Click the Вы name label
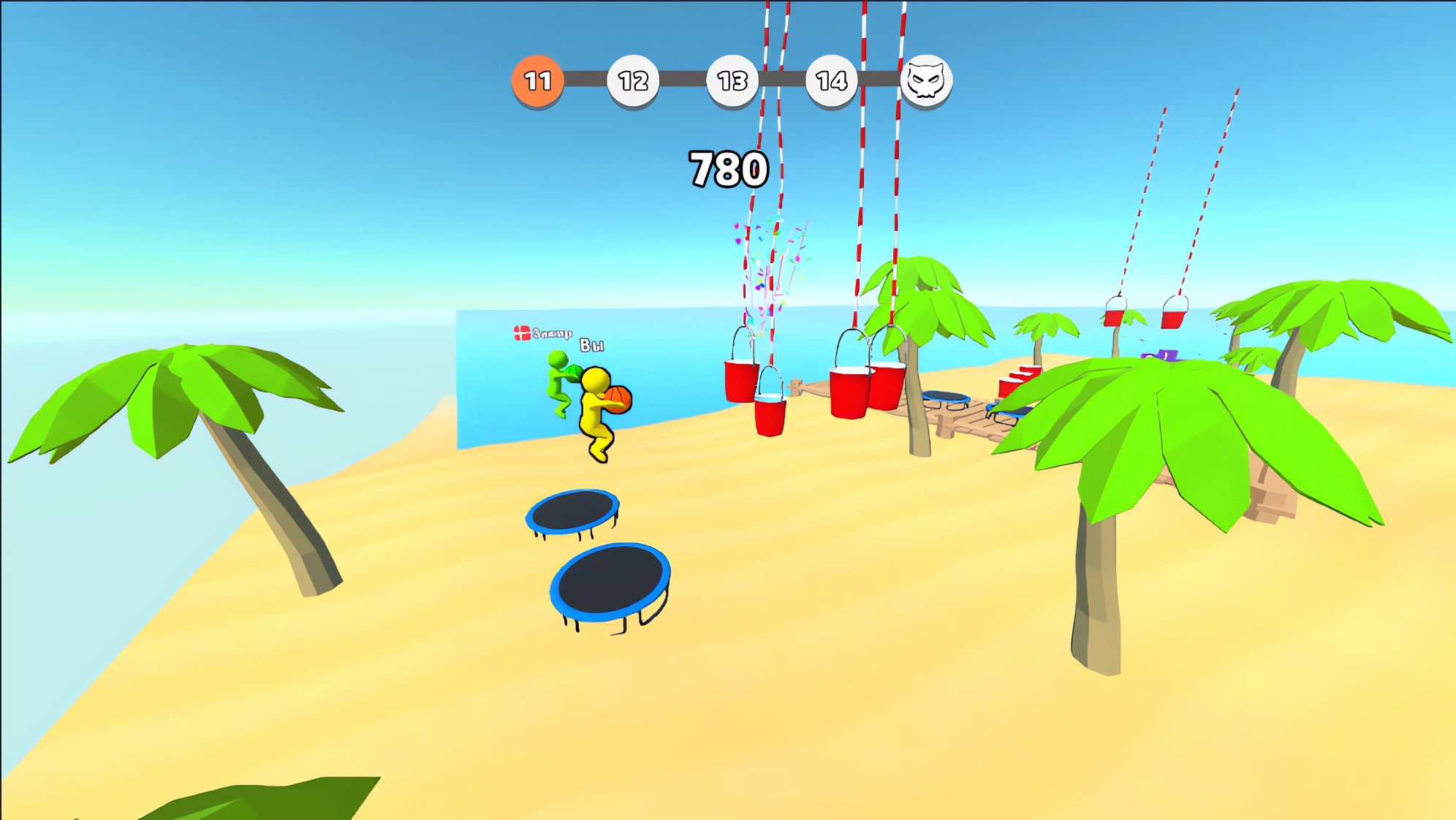This screenshot has width=1456, height=820. click(594, 346)
